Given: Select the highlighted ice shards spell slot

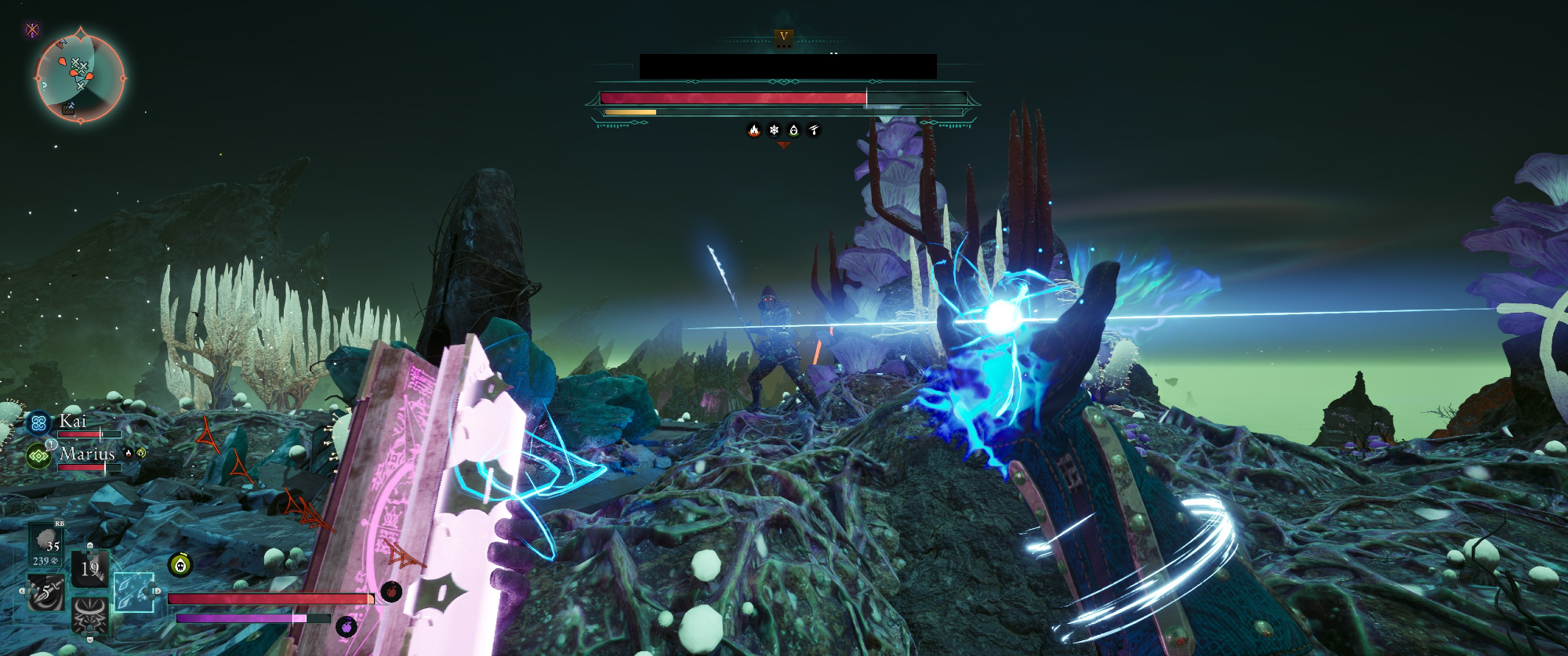Looking at the screenshot, I should [132, 592].
